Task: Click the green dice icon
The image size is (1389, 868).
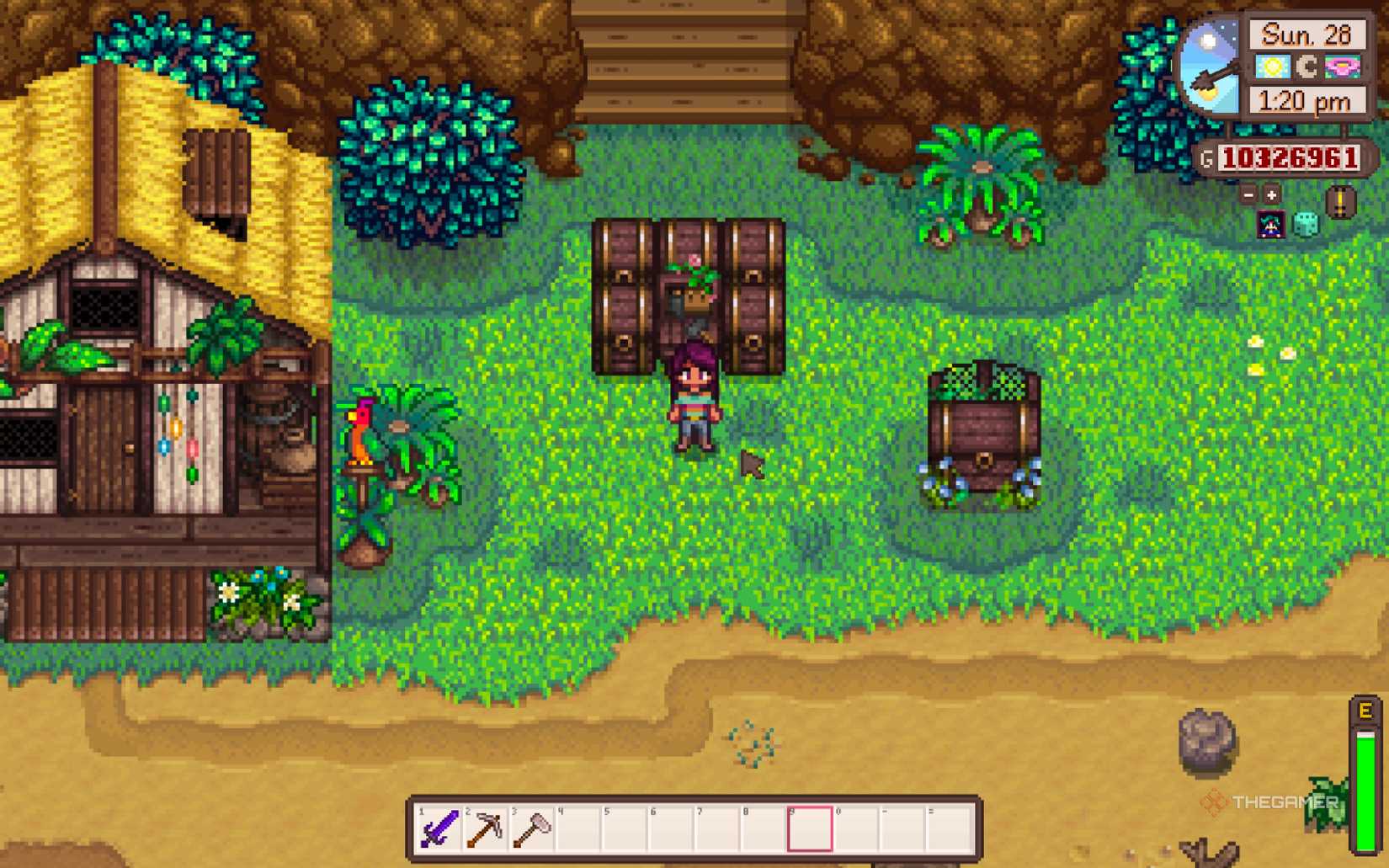Action: pos(1306,222)
